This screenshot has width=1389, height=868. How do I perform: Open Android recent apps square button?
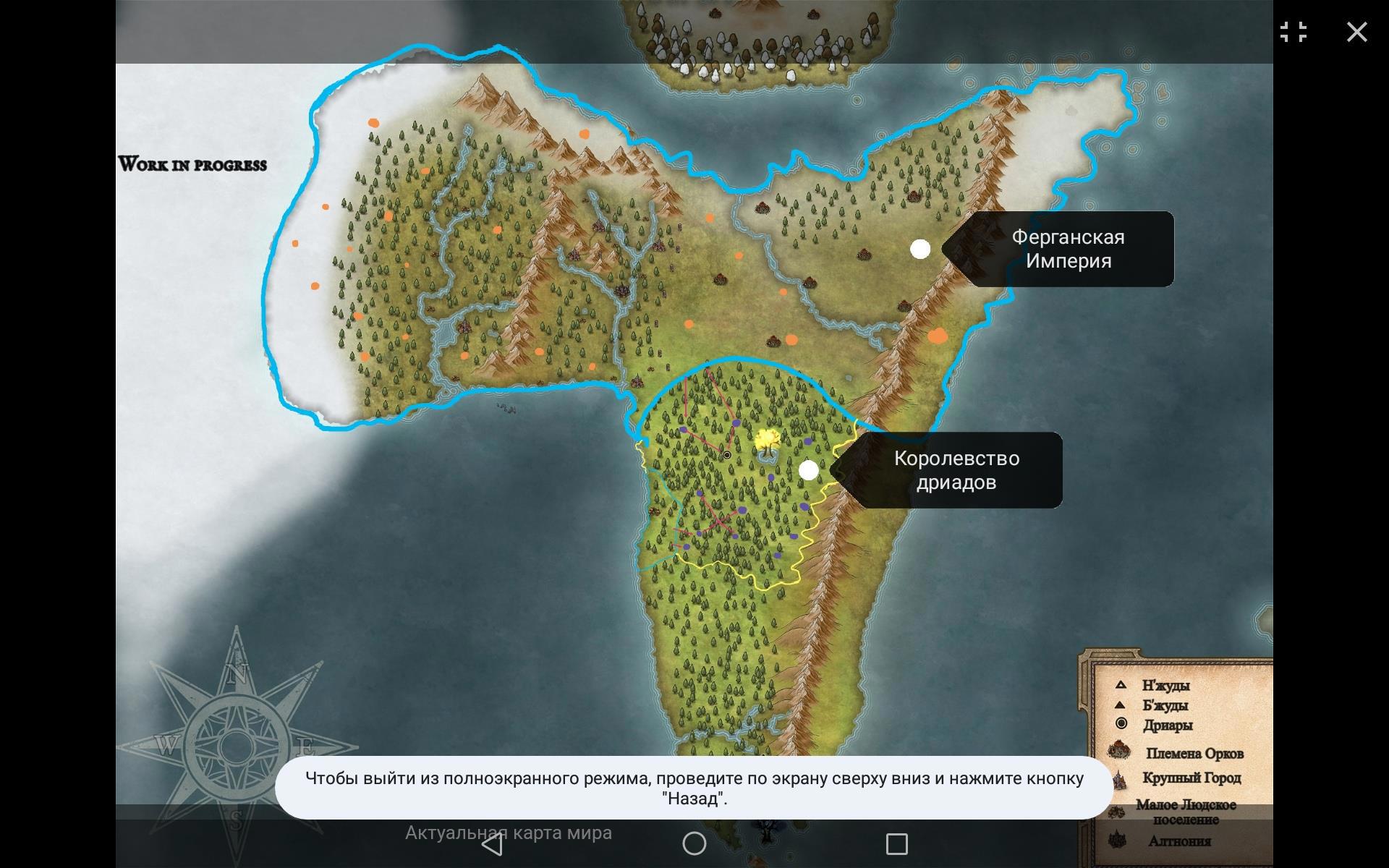896,843
